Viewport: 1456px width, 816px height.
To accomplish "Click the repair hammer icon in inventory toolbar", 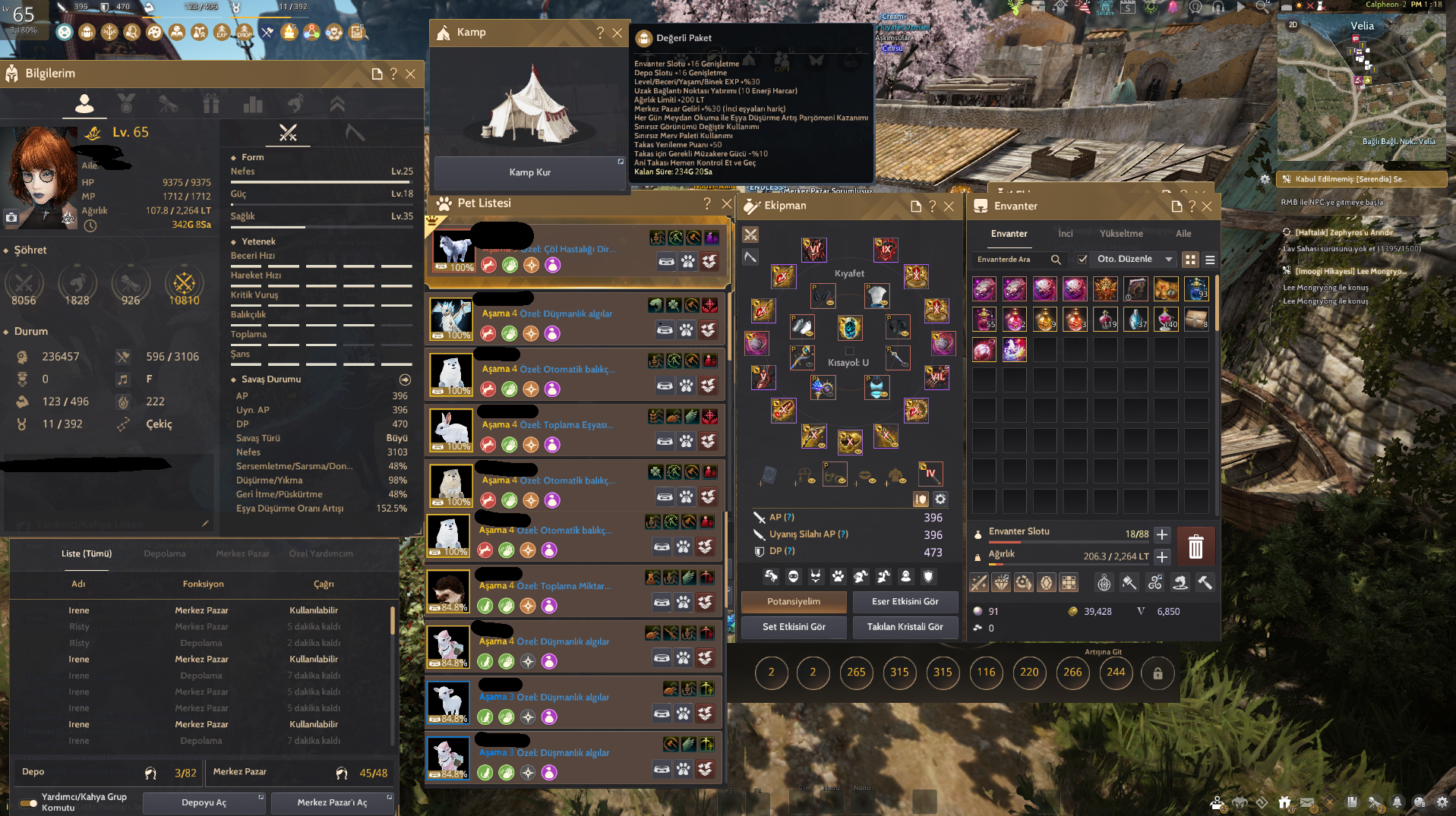I will click(x=1205, y=583).
